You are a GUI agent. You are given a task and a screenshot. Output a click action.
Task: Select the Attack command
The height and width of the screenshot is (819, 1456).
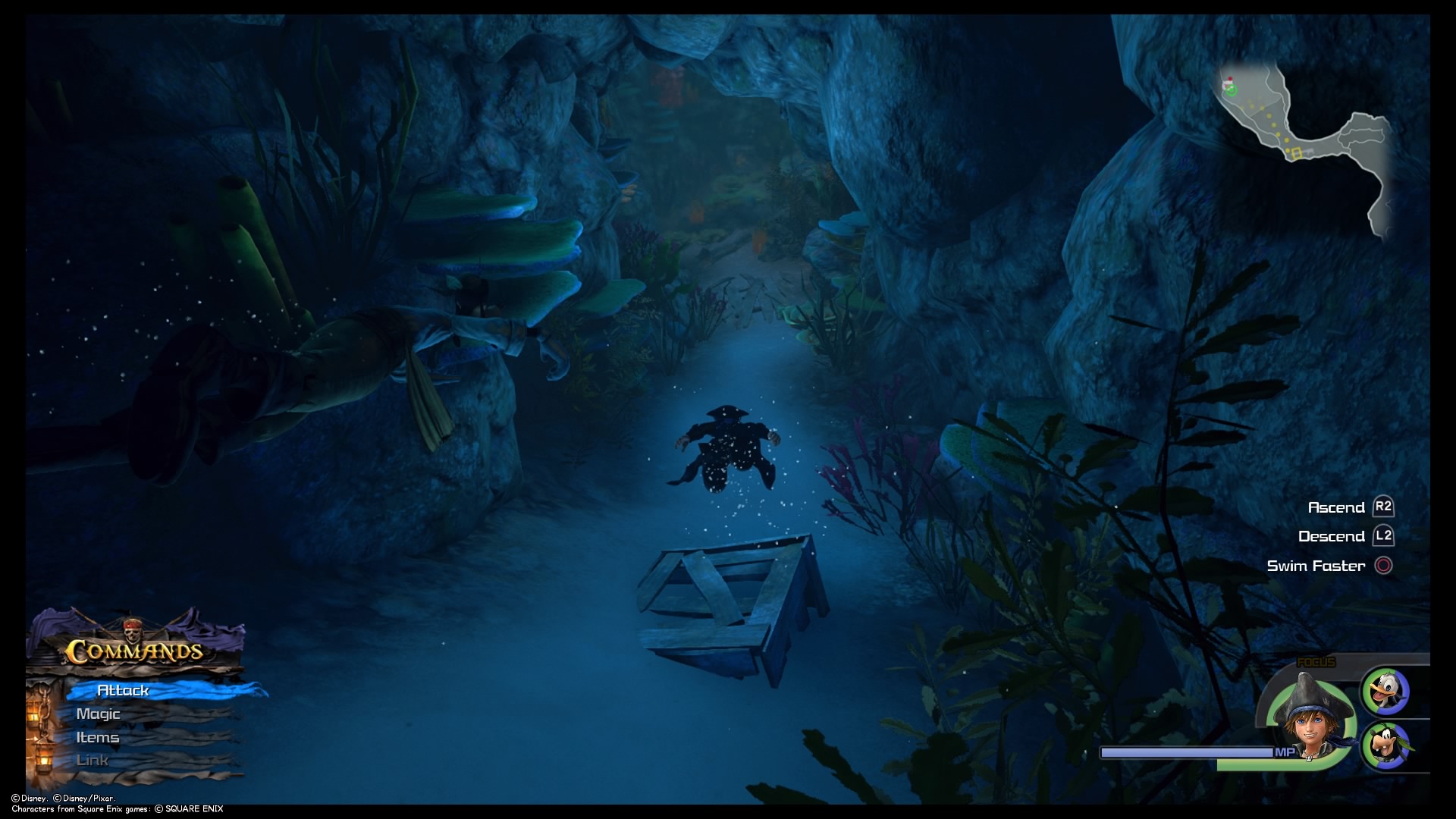point(124,690)
